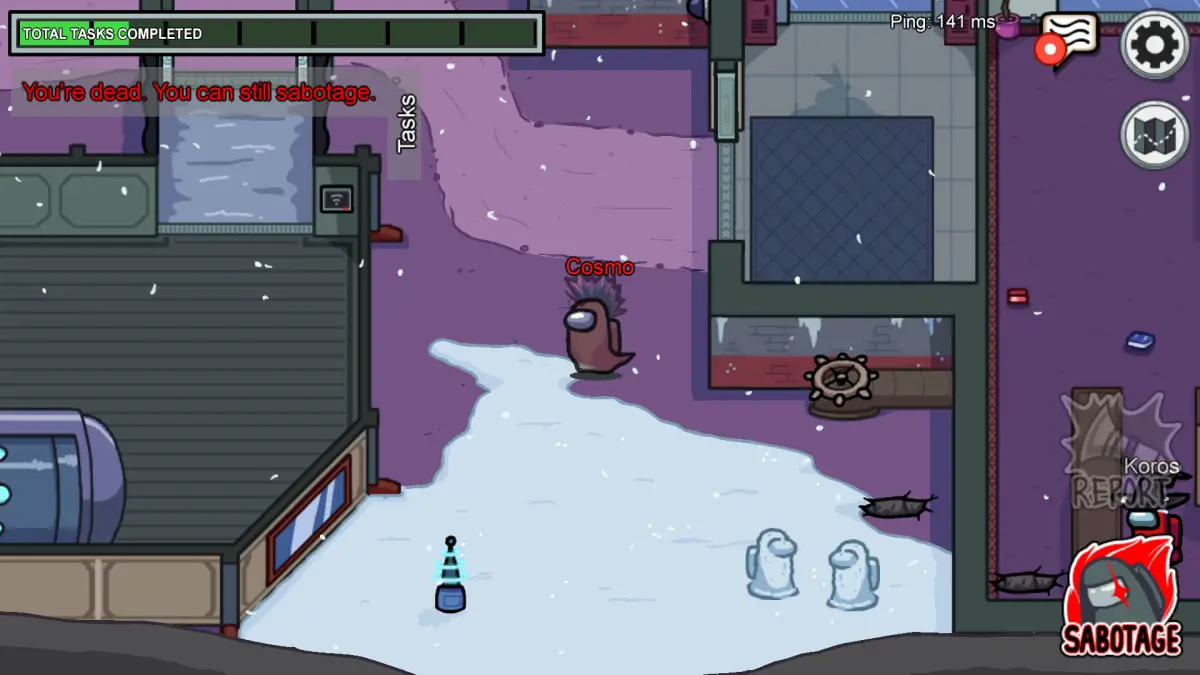1200x675 pixels.
Task: Open the settings gear menu
Action: click(1154, 44)
